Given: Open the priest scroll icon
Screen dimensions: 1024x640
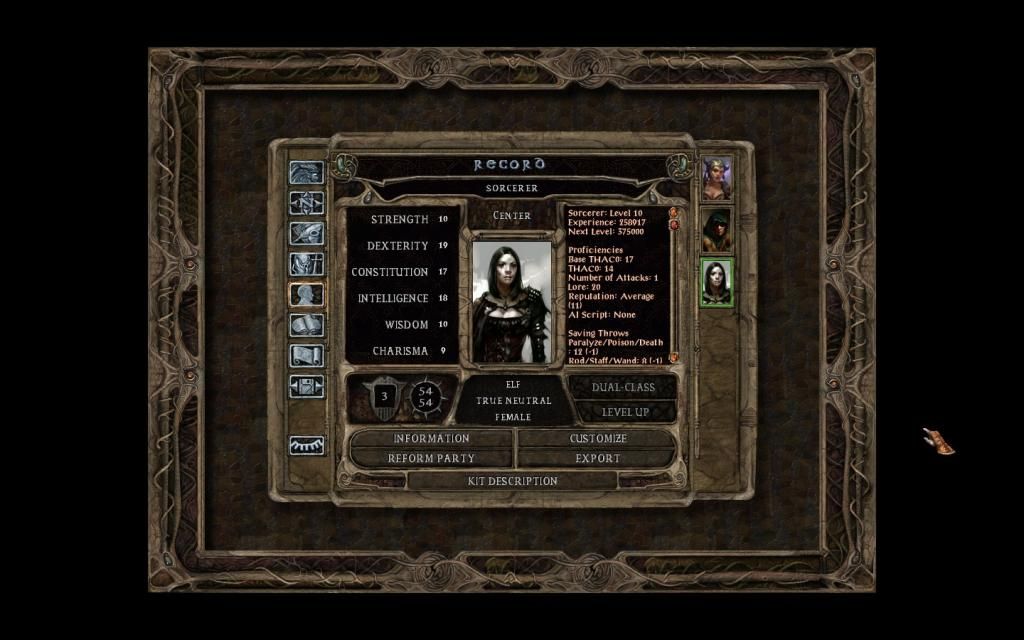Looking at the screenshot, I should tap(306, 355).
